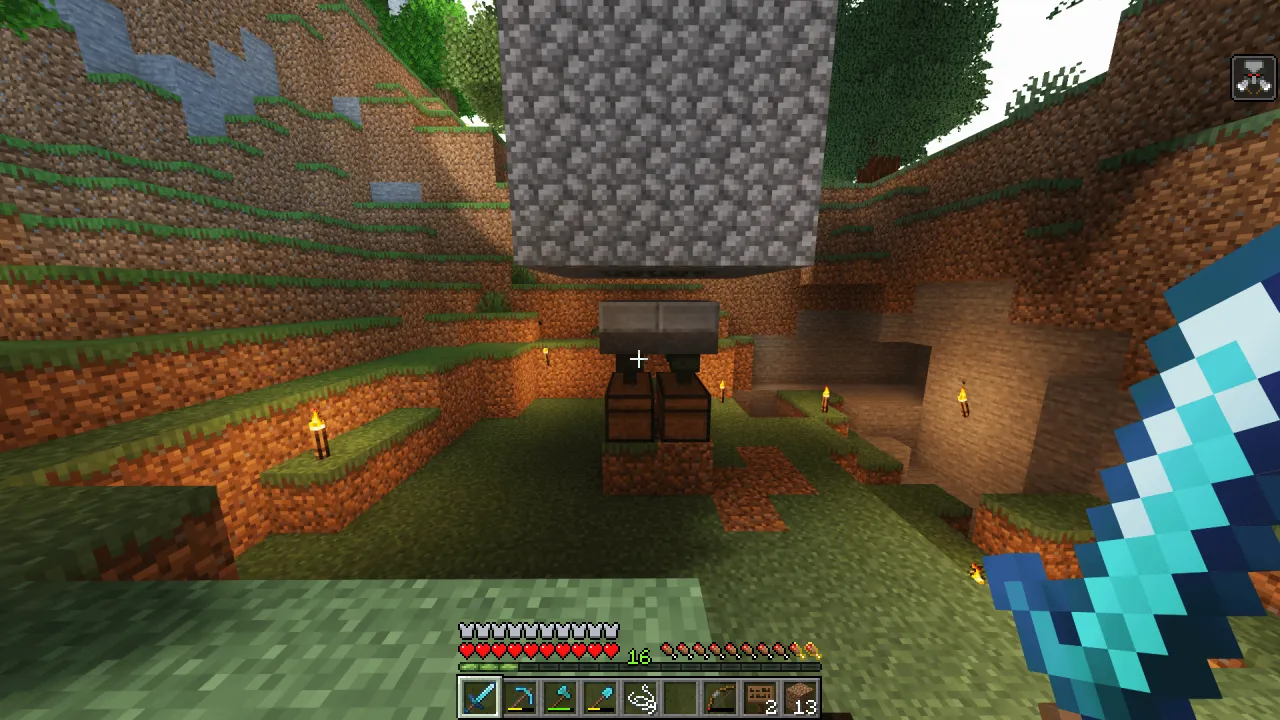Image resolution: width=1280 pixels, height=720 pixels.
Task: Click the experience bar showing level 16
Action: pos(640,666)
